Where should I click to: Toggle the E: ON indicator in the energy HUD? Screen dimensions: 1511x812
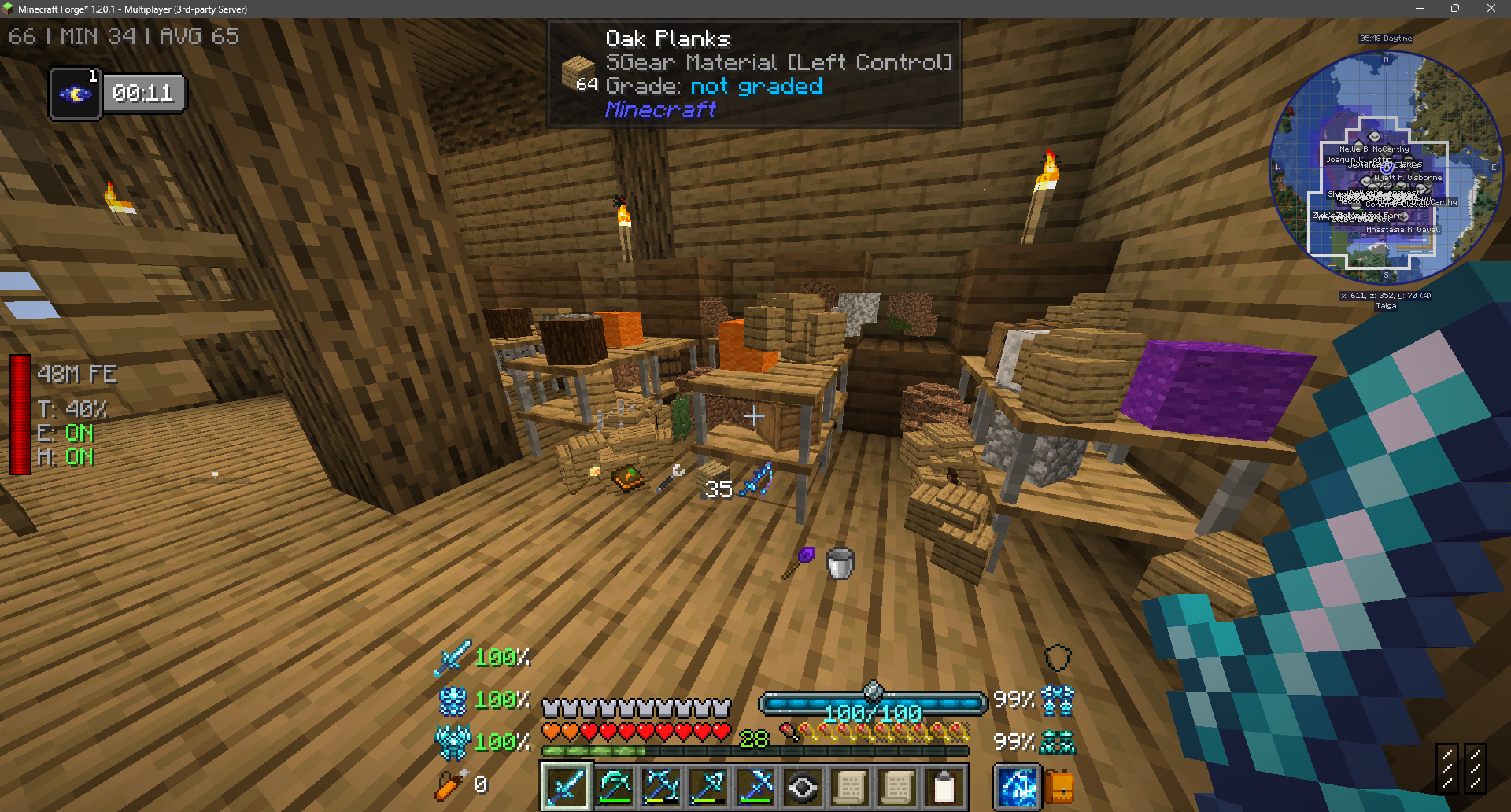point(63,434)
